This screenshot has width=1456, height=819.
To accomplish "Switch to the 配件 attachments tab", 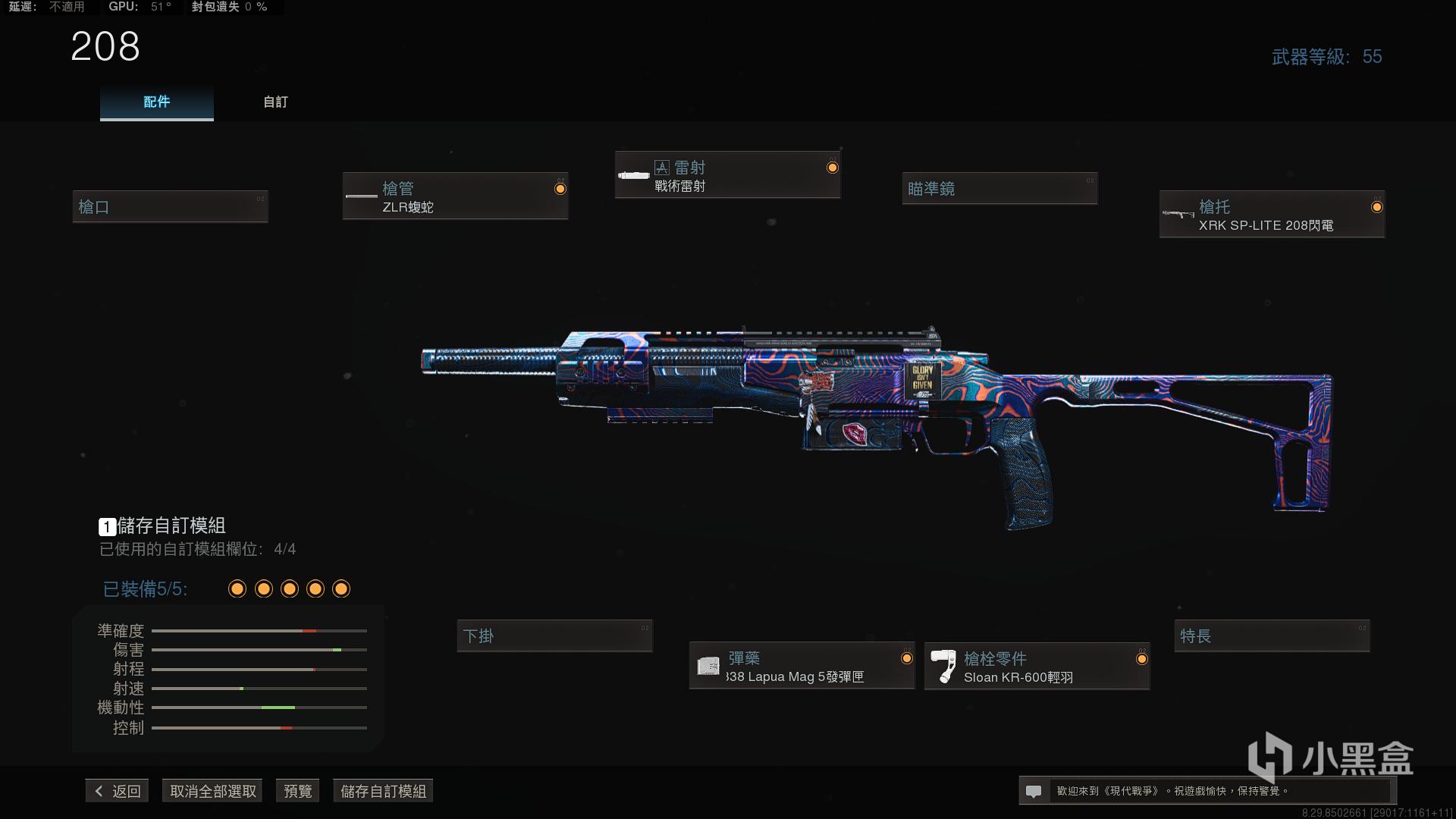I will (x=156, y=102).
